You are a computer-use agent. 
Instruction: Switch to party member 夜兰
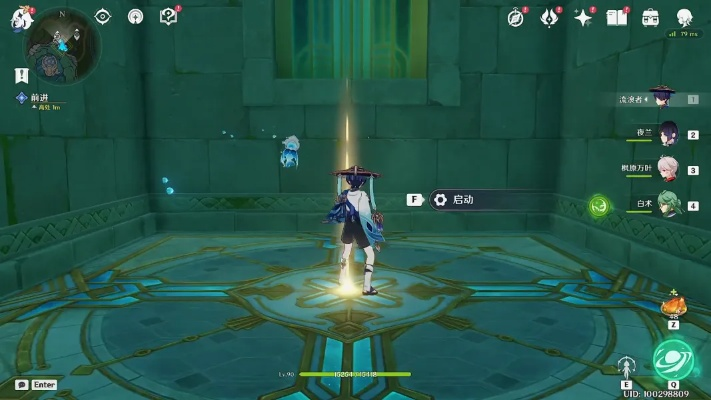(x=666, y=134)
